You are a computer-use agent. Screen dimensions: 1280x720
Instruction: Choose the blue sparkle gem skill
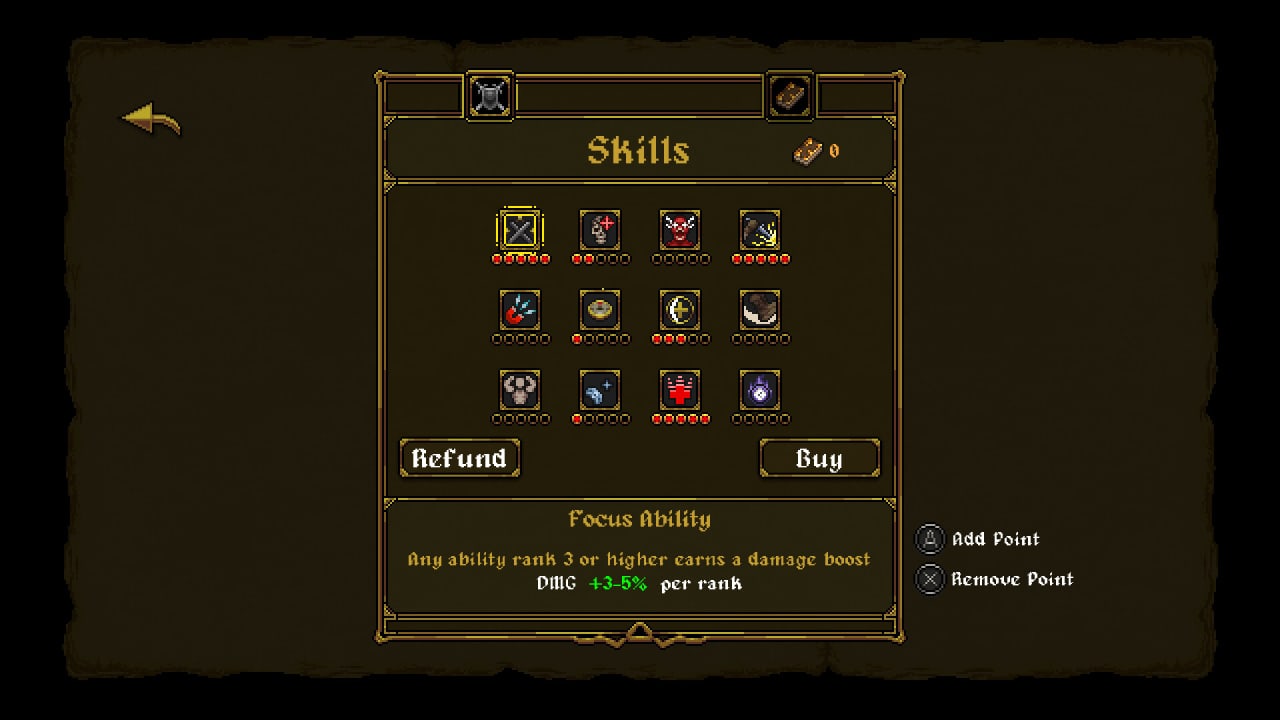click(600, 390)
